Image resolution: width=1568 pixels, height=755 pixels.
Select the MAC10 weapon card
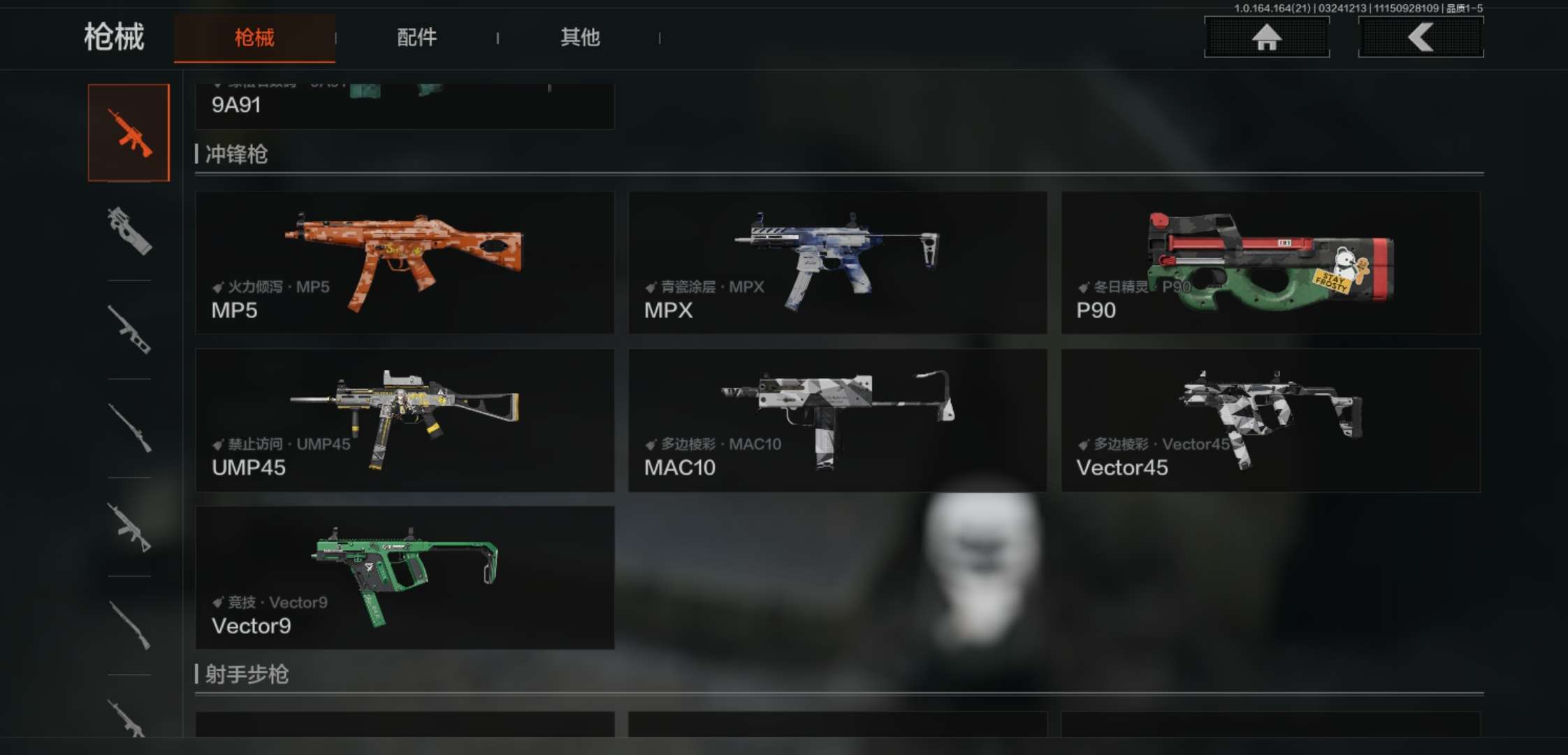pos(837,419)
